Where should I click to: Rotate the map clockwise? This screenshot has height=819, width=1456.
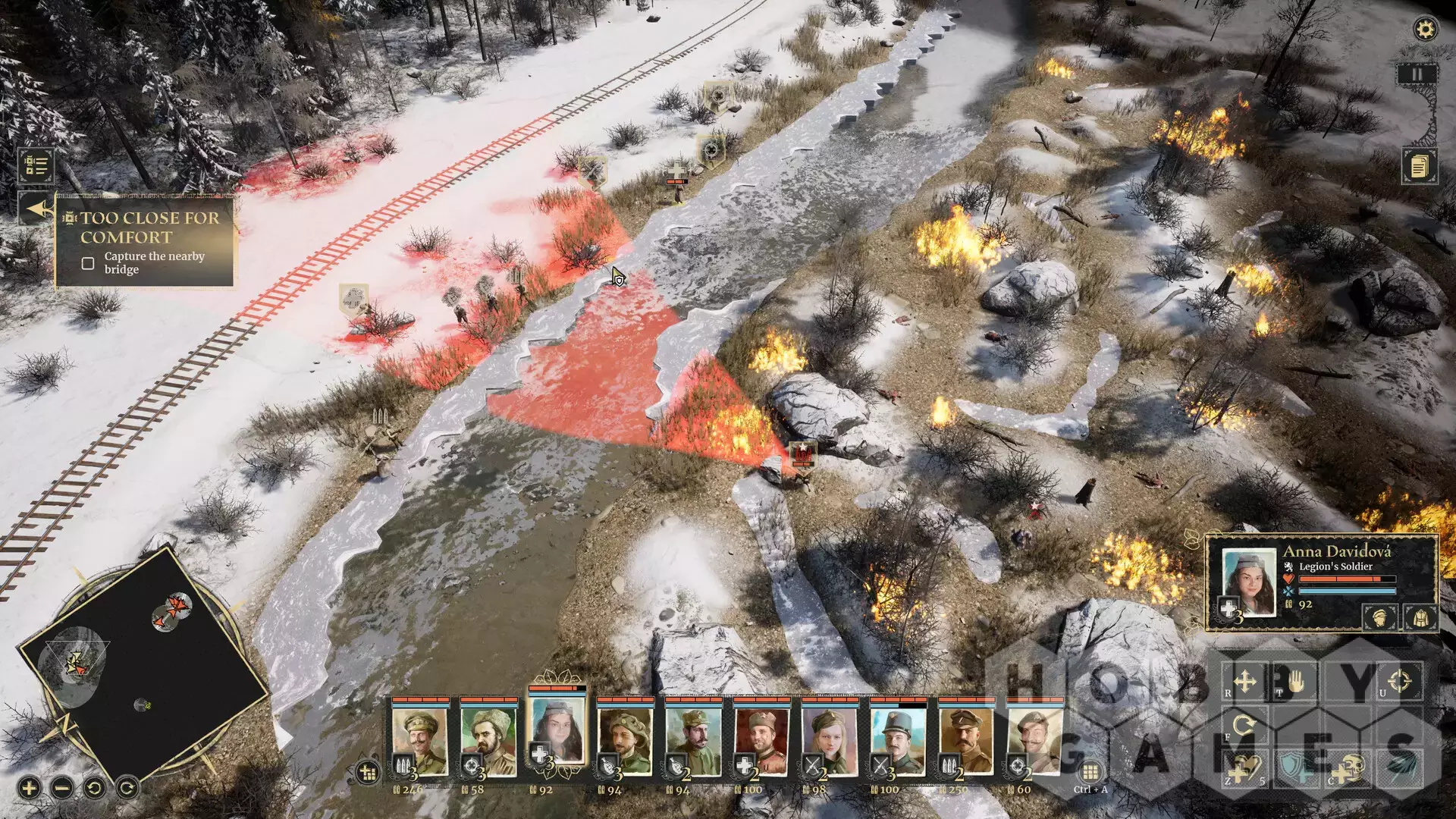point(127,788)
